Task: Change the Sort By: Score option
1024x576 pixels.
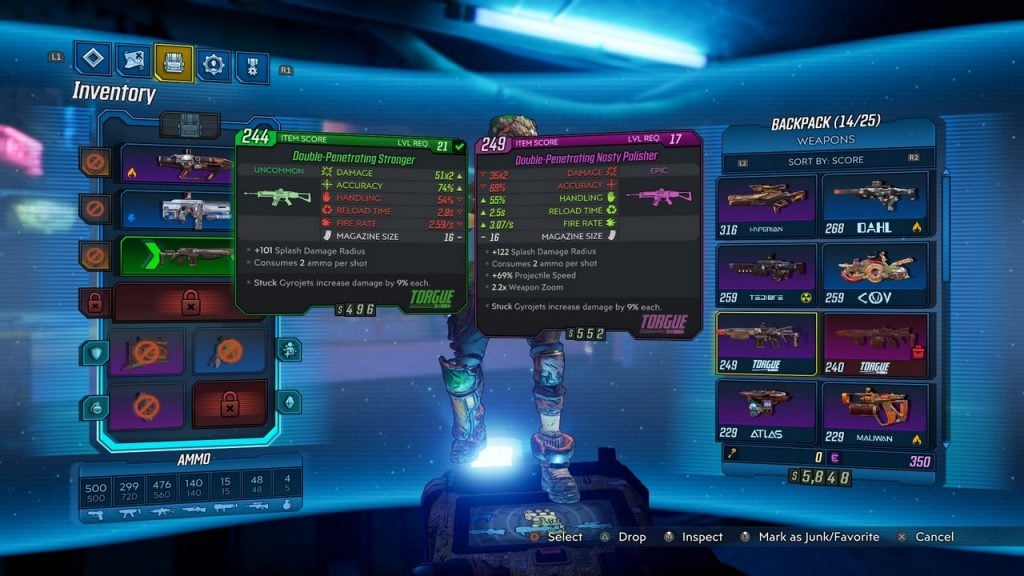Action: pos(826,160)
